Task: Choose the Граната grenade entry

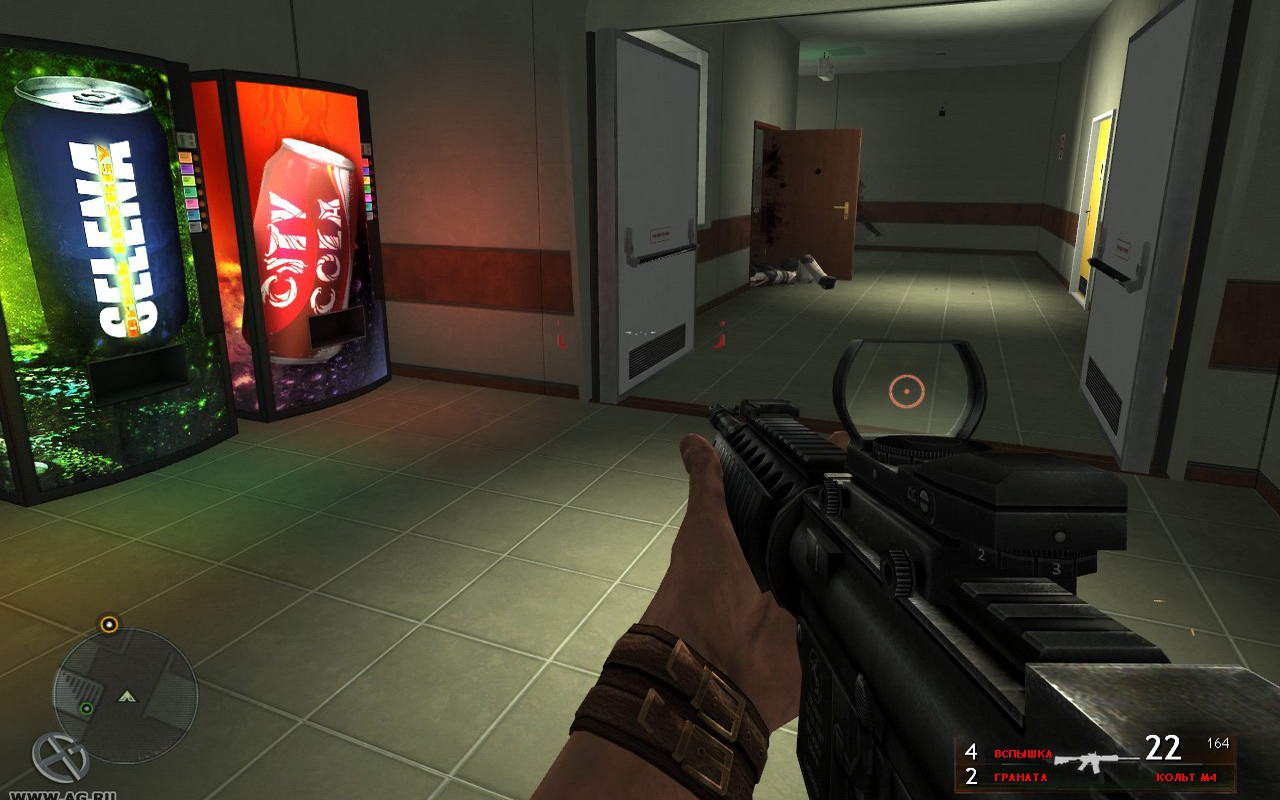Action: coord(1020,777)
